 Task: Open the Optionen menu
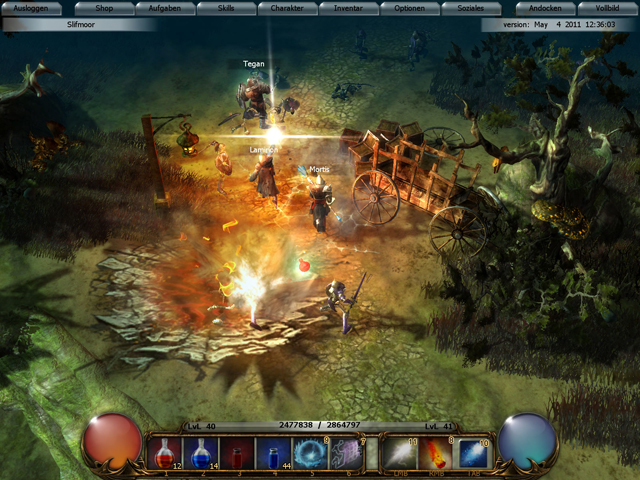click(x=409, y=8)
